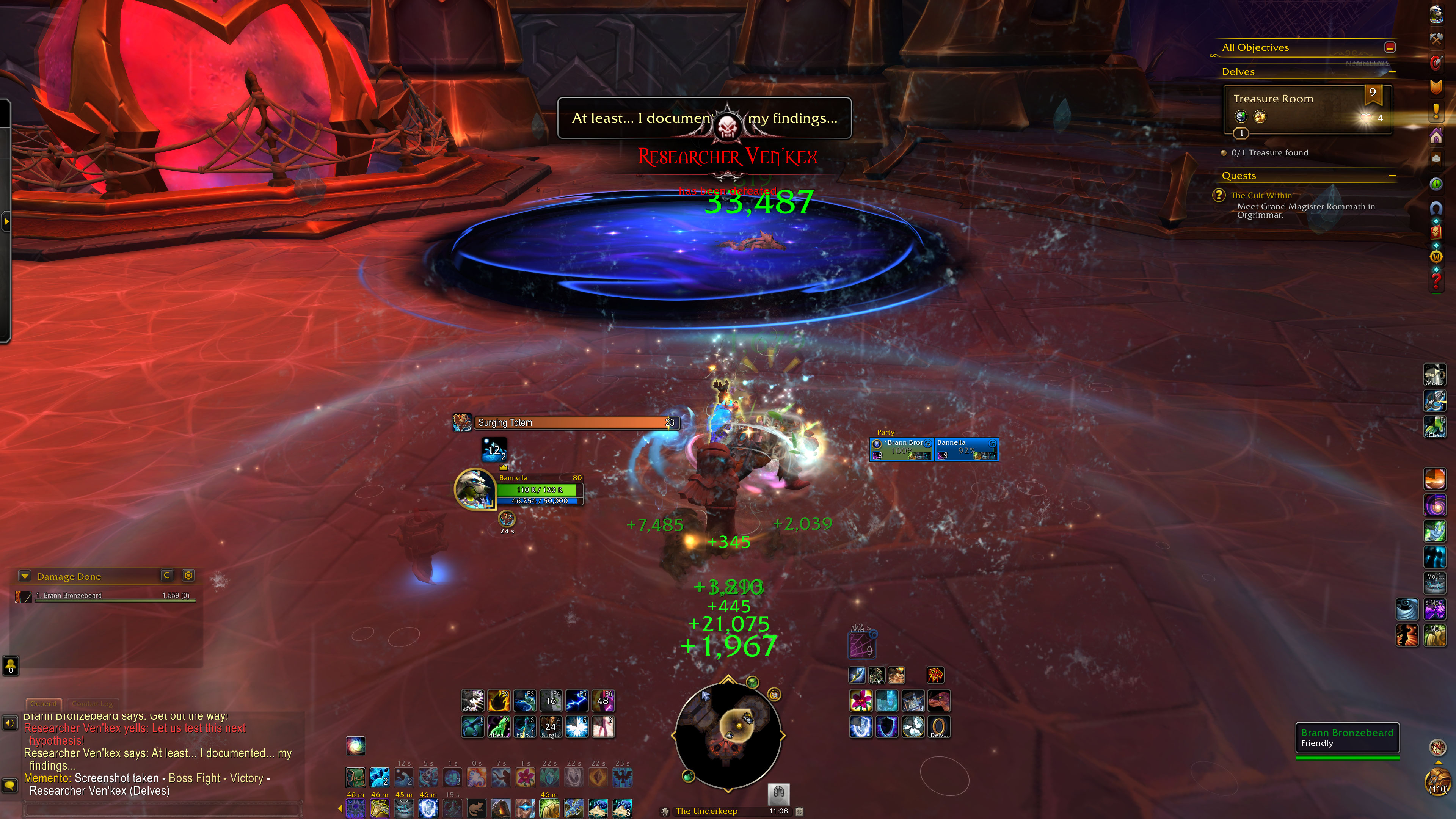Toggle the chat voice speaker button
1456x819 pixels.
coord(9,723)
